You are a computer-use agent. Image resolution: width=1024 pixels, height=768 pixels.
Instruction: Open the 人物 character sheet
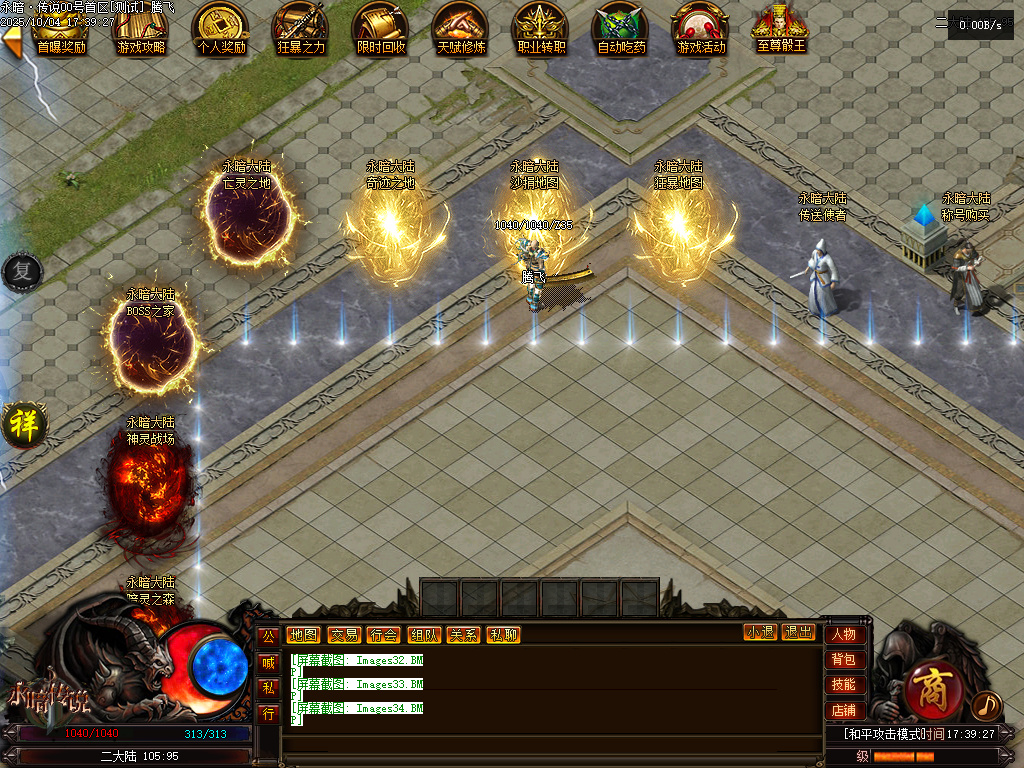click(x=844, y=634)
